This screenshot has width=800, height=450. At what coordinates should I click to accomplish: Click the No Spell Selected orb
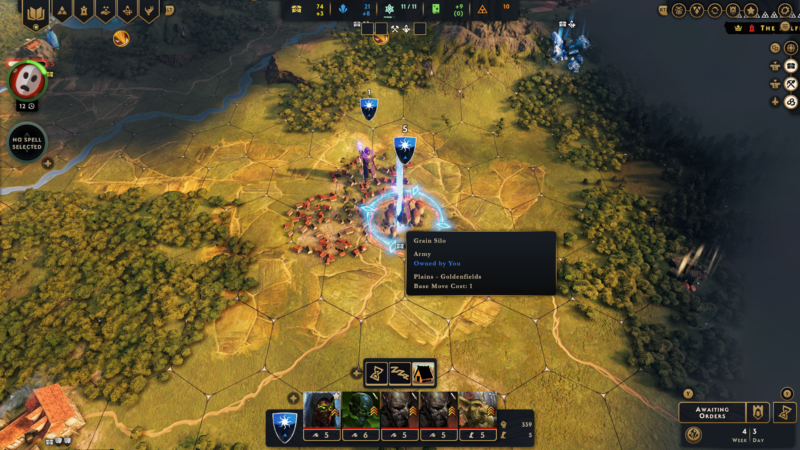(27, 142)
